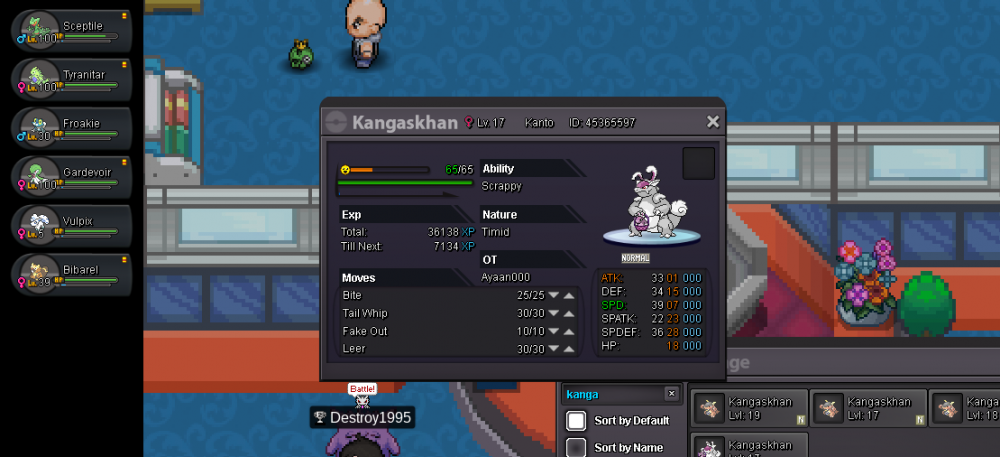Enable Sort by Name option
The image size is (1000, 457).
coord(576,447)
